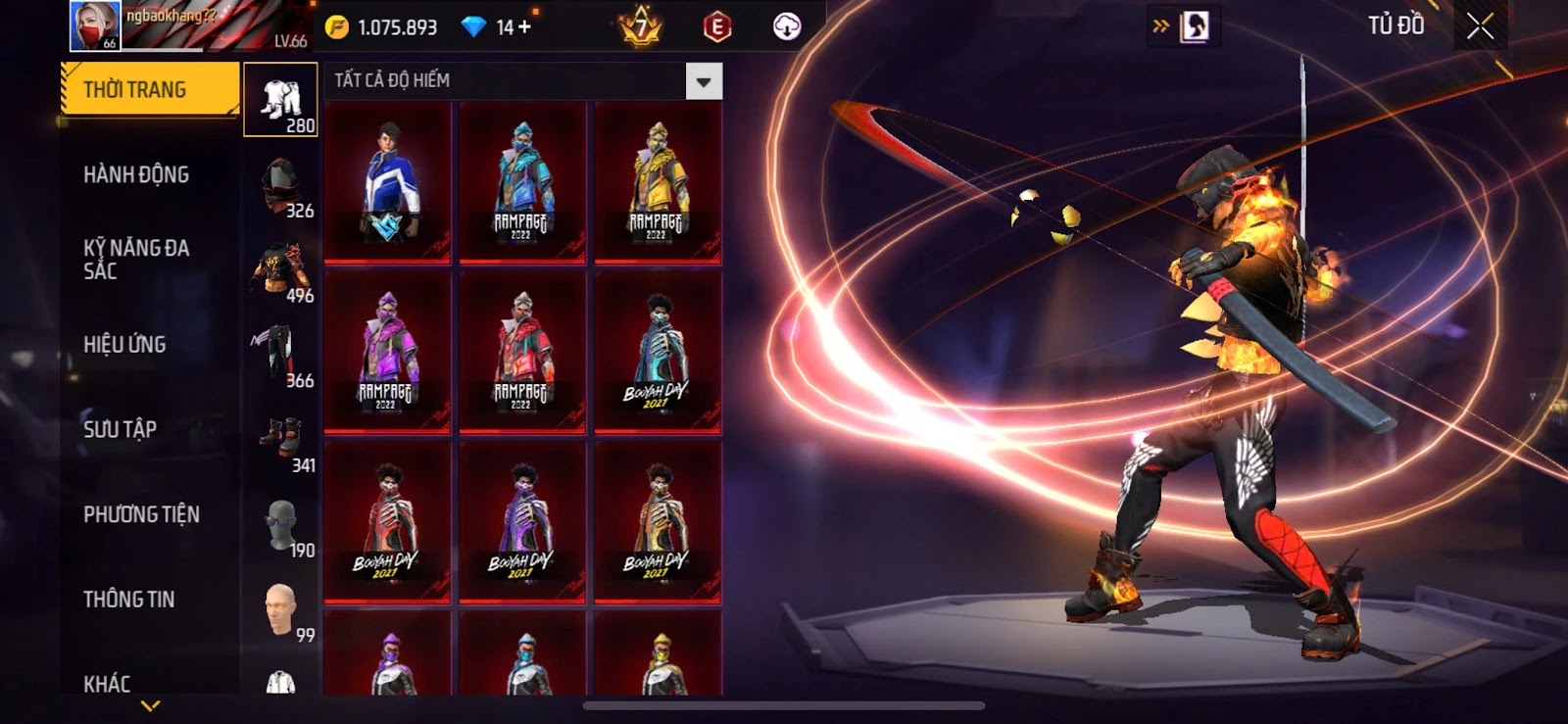Select the blue and white jacket outfit
The width and height of the screenshot is (1568, 724).
pyautogui.click(x=388, y=183)
